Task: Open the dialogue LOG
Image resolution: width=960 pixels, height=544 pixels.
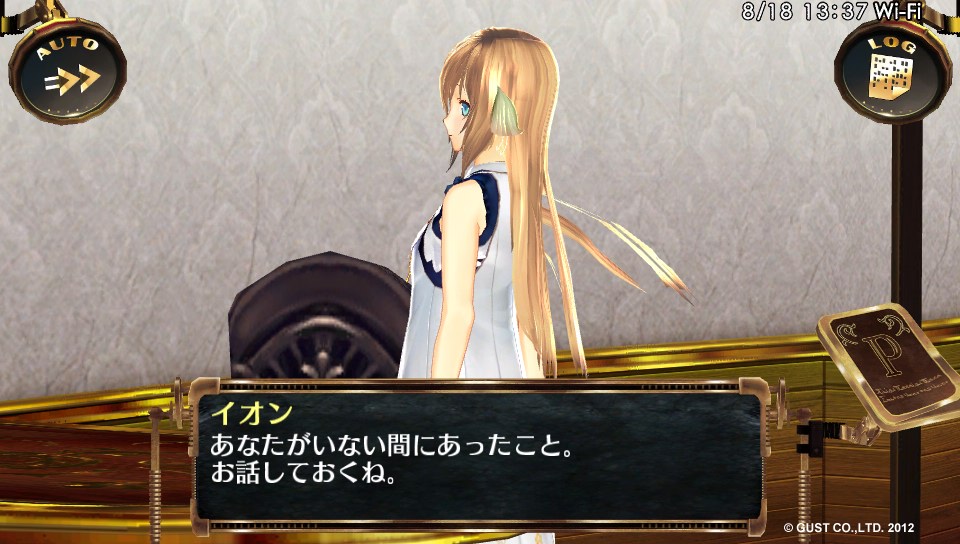Action: point(891,69)
